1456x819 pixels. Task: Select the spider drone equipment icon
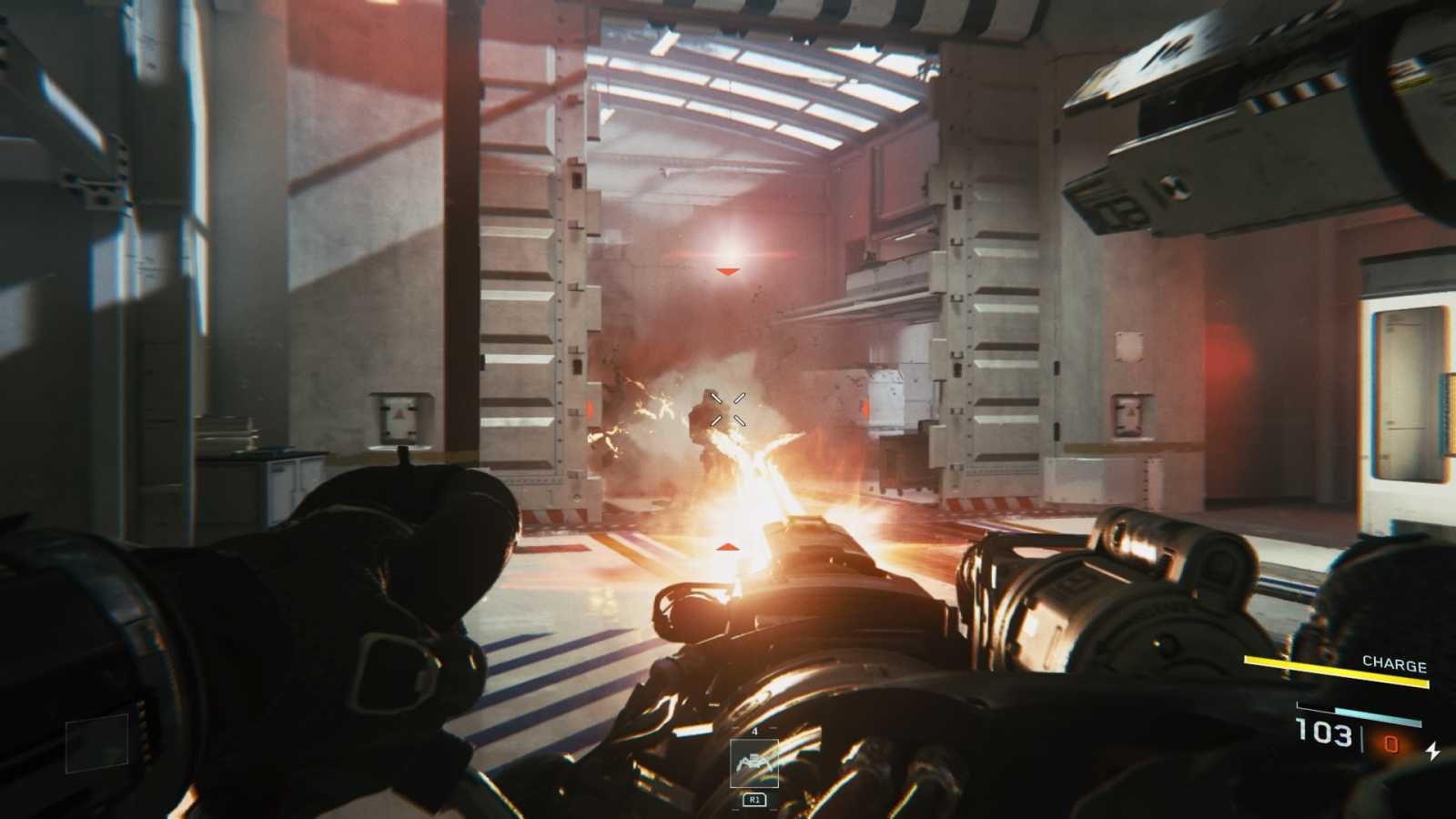tap(753, 762)
